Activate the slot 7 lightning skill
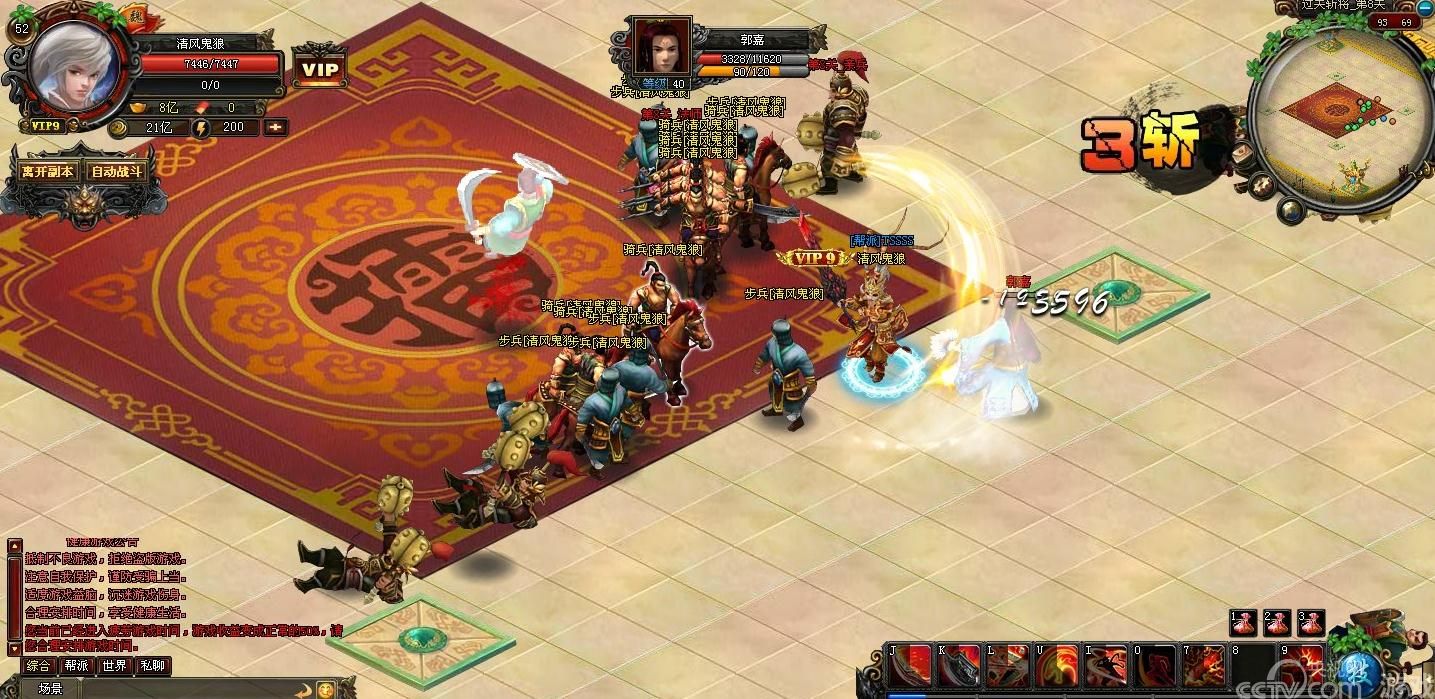Image resolution: width=1435 pixels, height=699 pixels. [x=1204, y=666]
